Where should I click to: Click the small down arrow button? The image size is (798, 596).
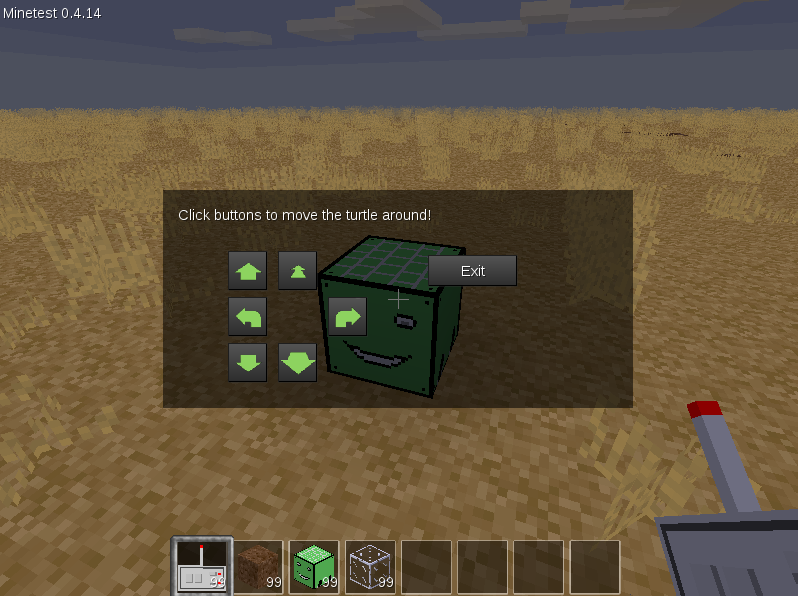(x=248, y=363)
